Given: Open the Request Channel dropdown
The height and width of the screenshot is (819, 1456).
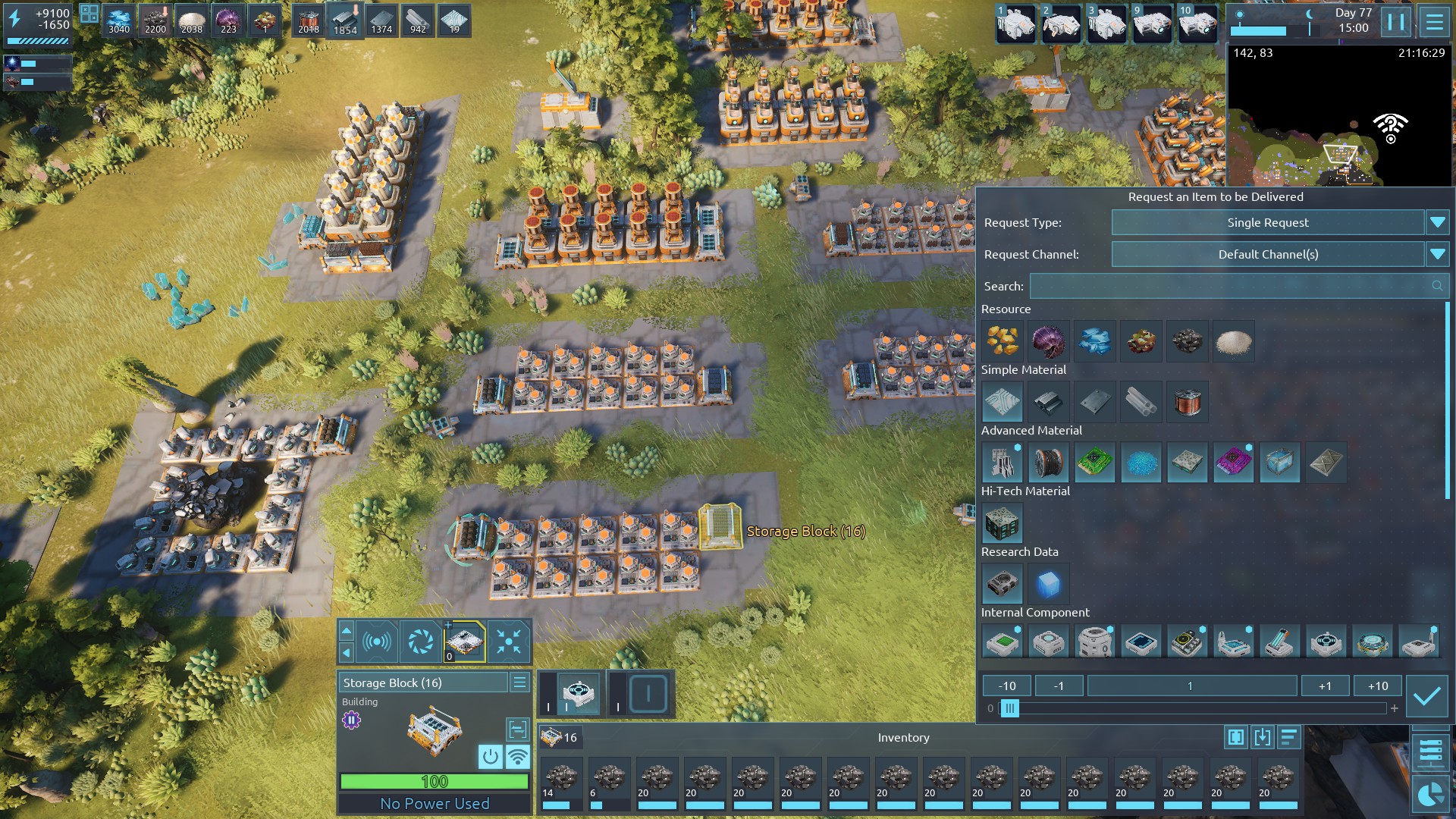Looking at the screenshot, I should tap(1436, 255).
